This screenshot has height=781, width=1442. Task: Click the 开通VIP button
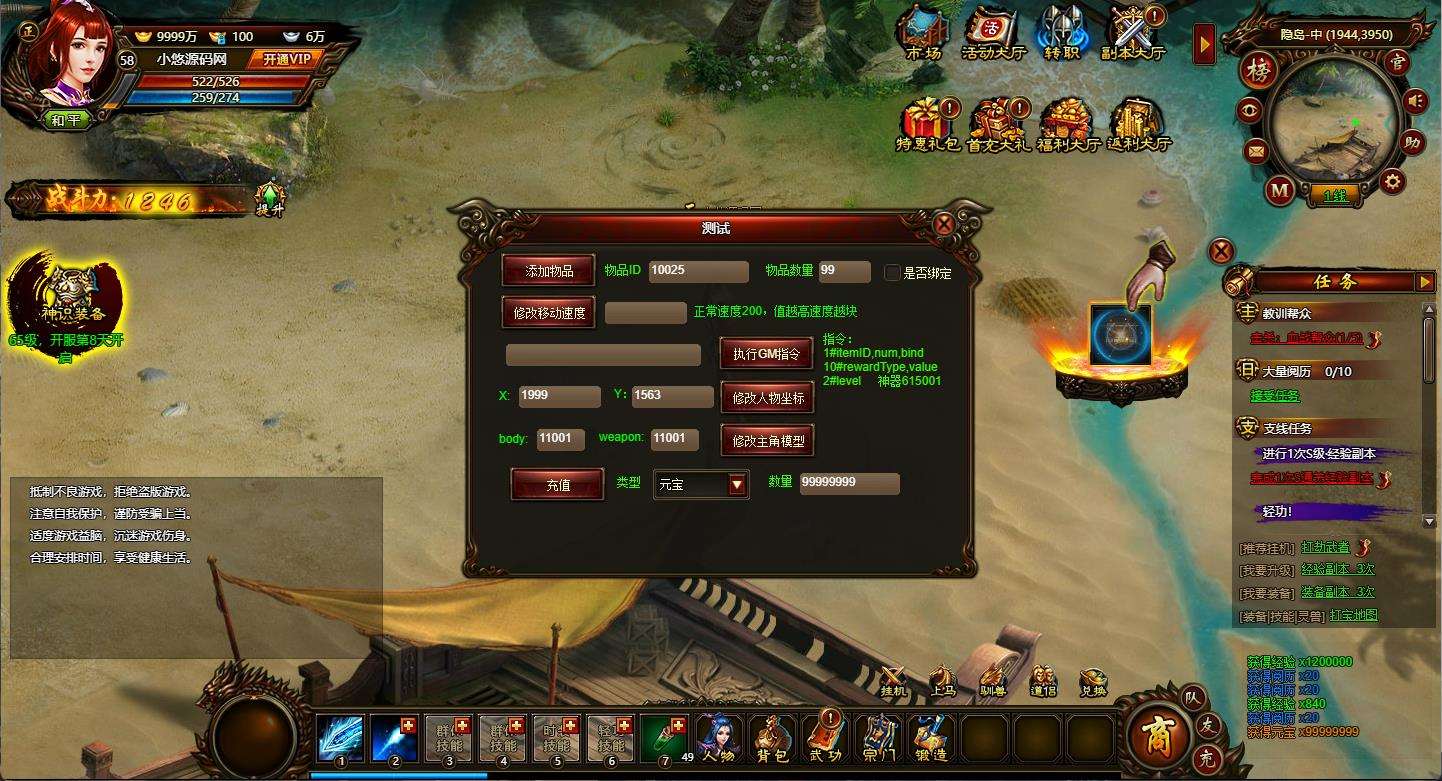(x=288, y=59)
